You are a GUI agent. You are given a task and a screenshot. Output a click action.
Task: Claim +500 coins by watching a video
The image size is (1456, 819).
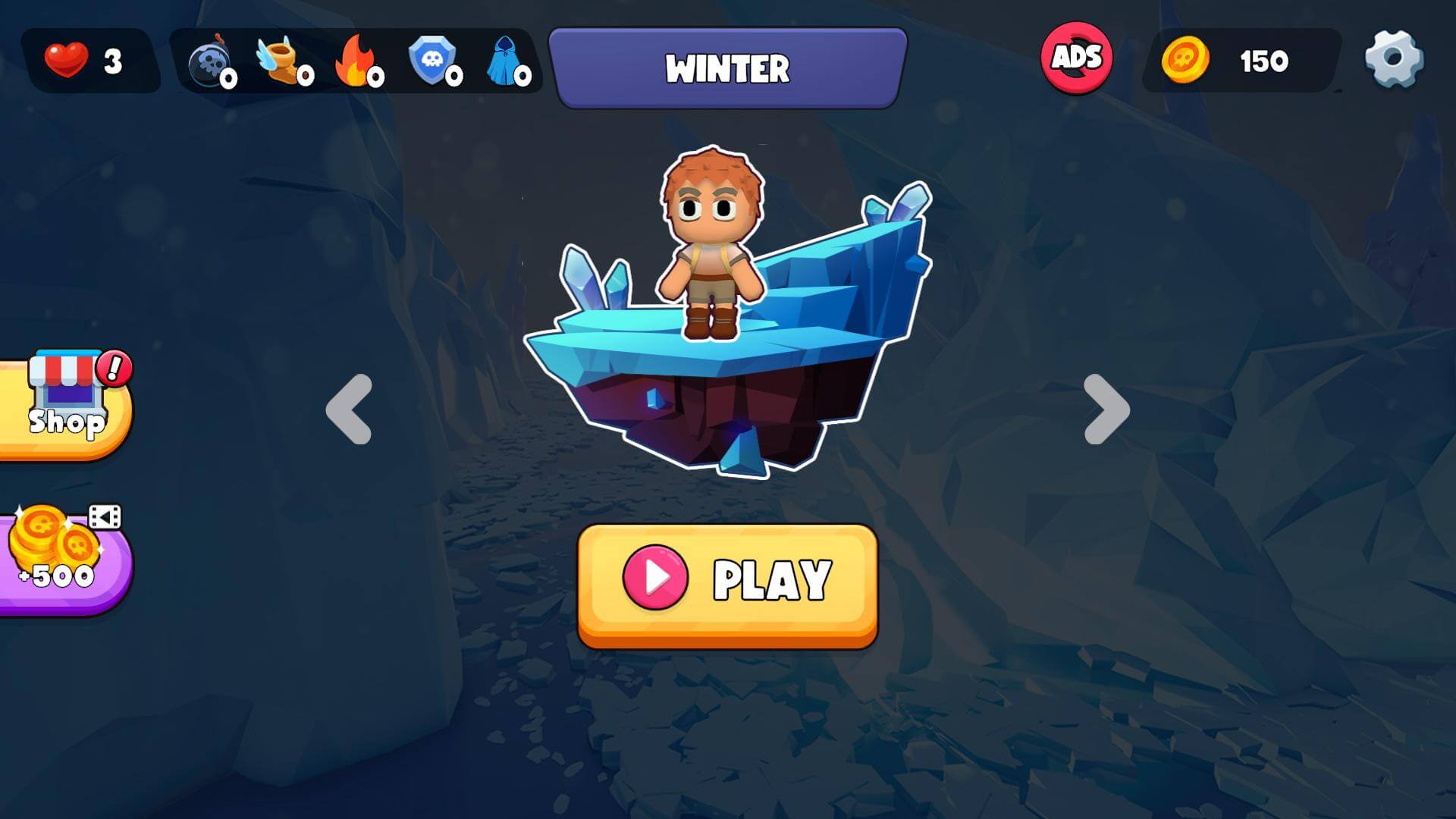click(x=61, y=557)
